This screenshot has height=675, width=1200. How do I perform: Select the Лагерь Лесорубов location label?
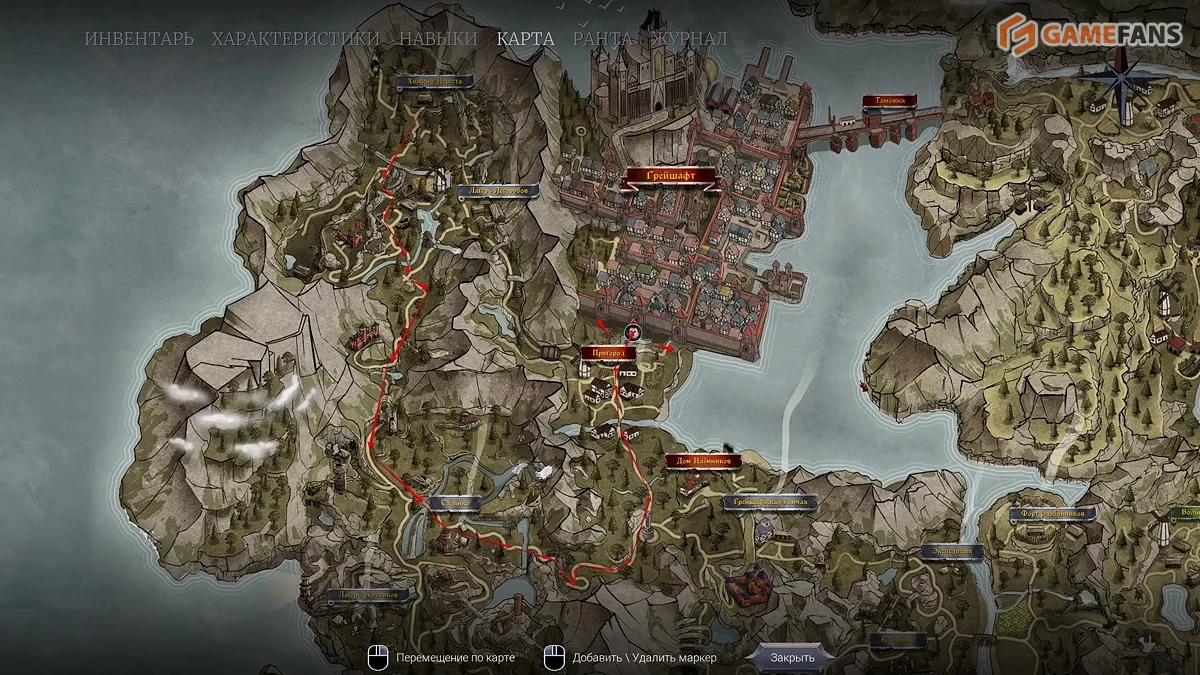(497, 191)
